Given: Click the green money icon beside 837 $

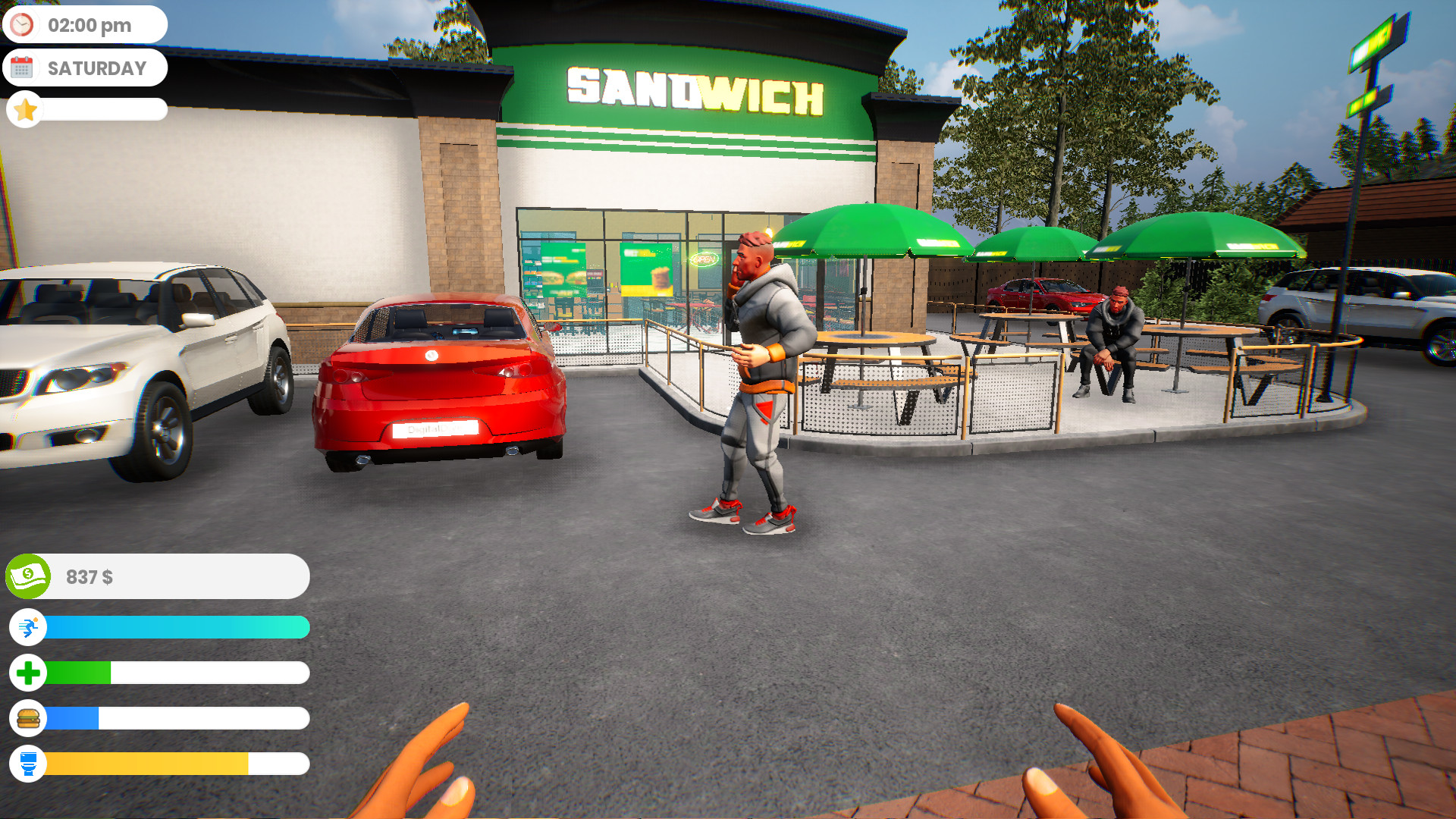Looking at the screenshot, I should [x=28, y=577].
